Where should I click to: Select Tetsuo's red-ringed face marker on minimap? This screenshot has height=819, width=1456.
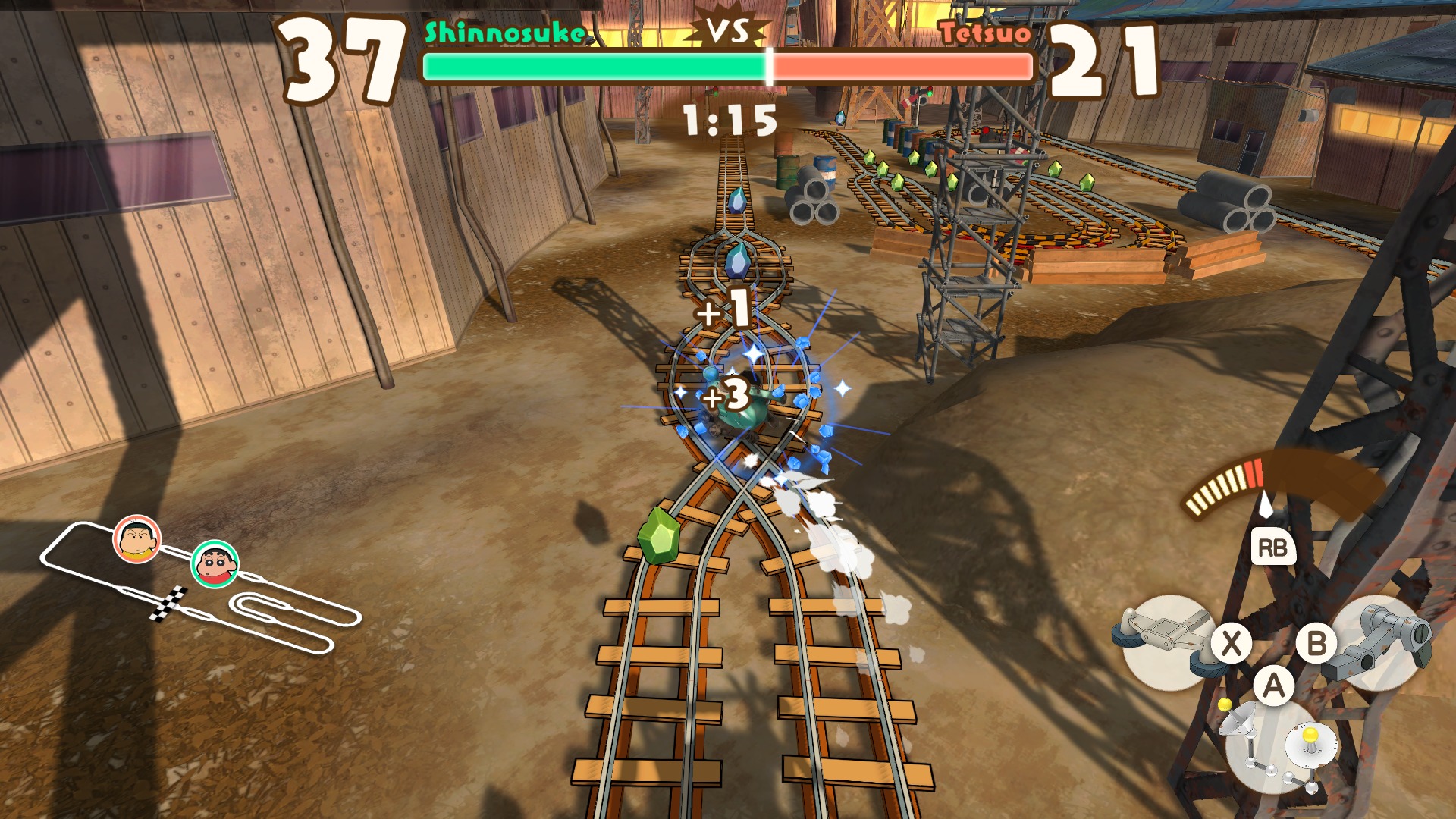(x=137, y=539)
